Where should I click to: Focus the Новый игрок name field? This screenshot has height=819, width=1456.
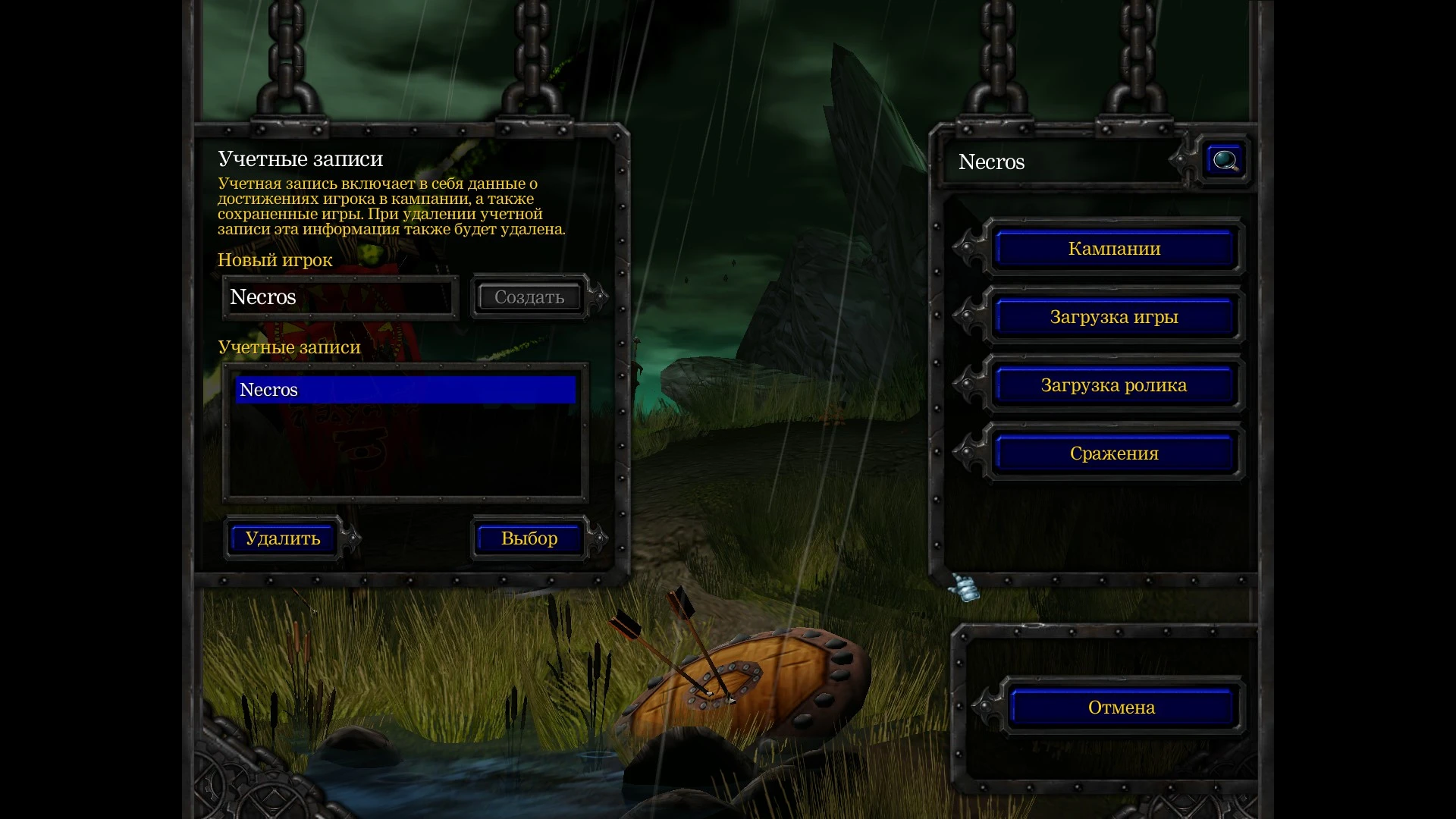[340, 297]
